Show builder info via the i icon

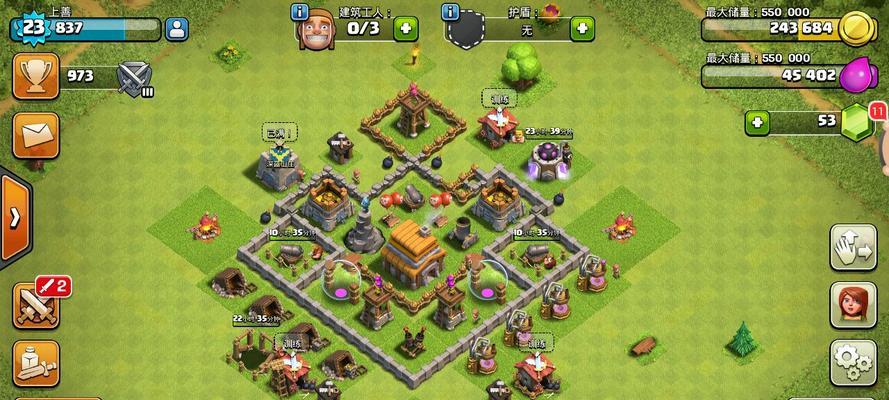(299, 13)
